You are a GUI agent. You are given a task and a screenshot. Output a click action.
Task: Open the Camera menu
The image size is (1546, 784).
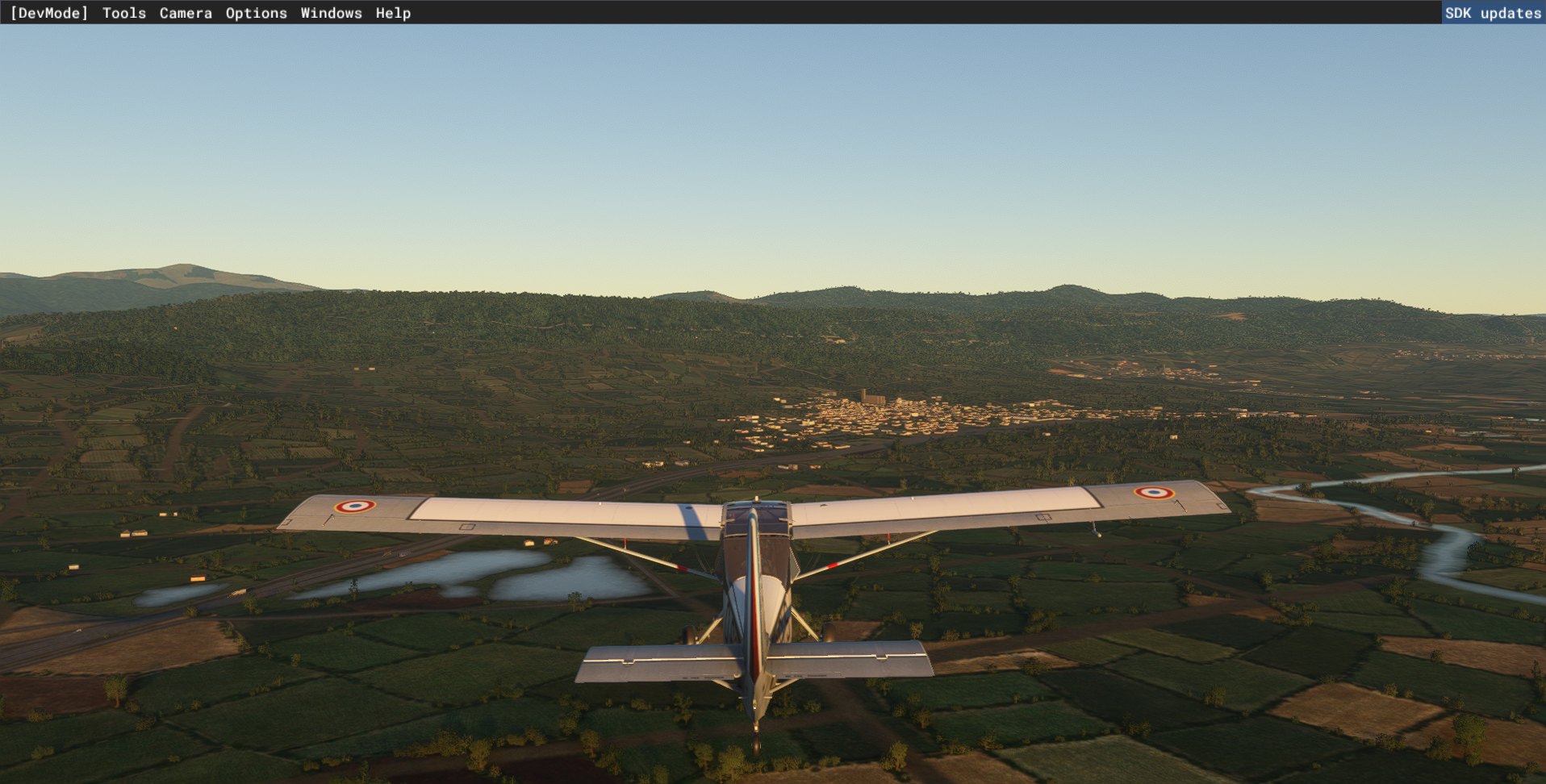click(x=186, y=13)
